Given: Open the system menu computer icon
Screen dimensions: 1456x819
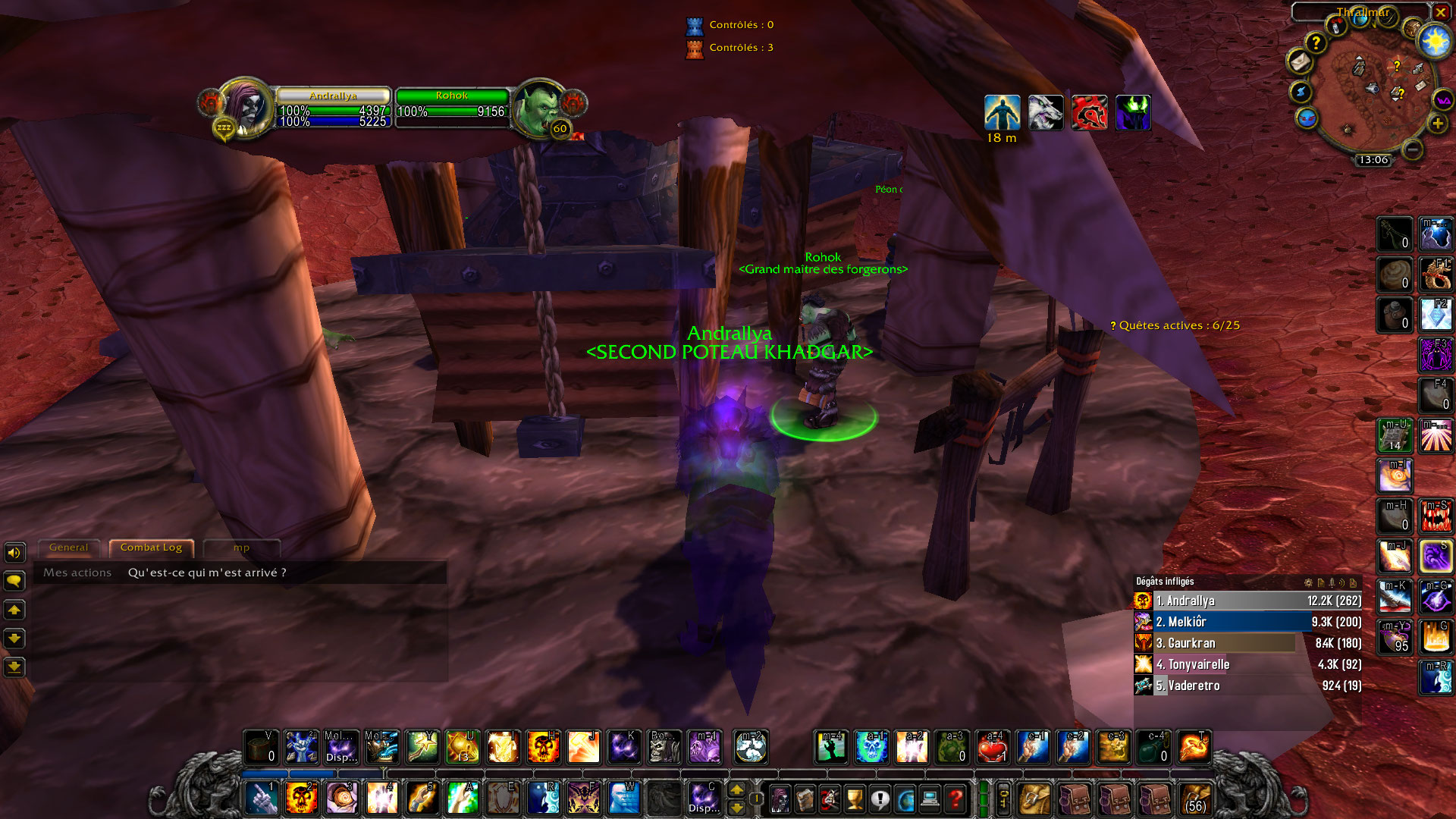Looking at the screenshot, I should (x=930, y=799).
